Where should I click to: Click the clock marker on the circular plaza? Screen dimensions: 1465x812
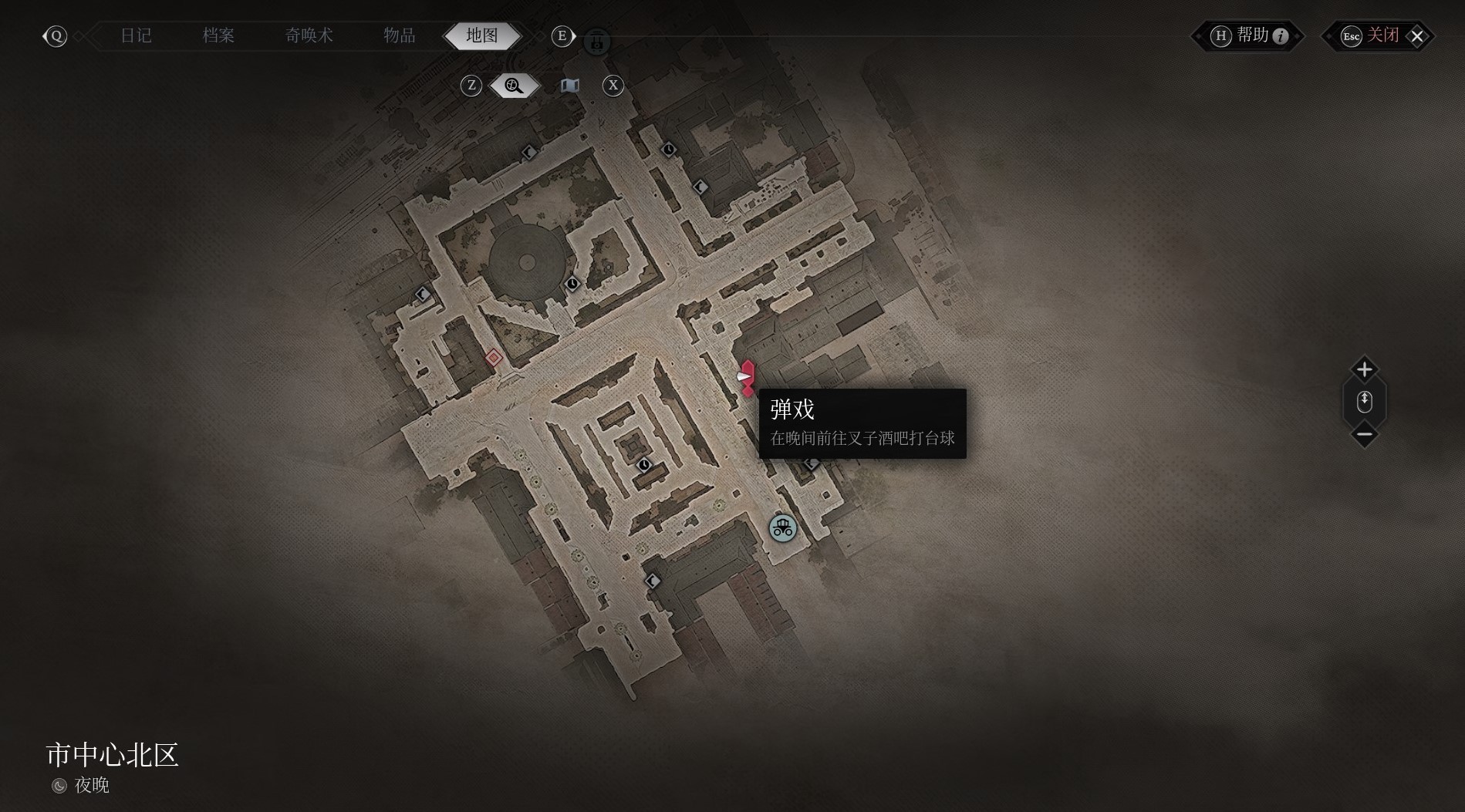coord(572,284)
